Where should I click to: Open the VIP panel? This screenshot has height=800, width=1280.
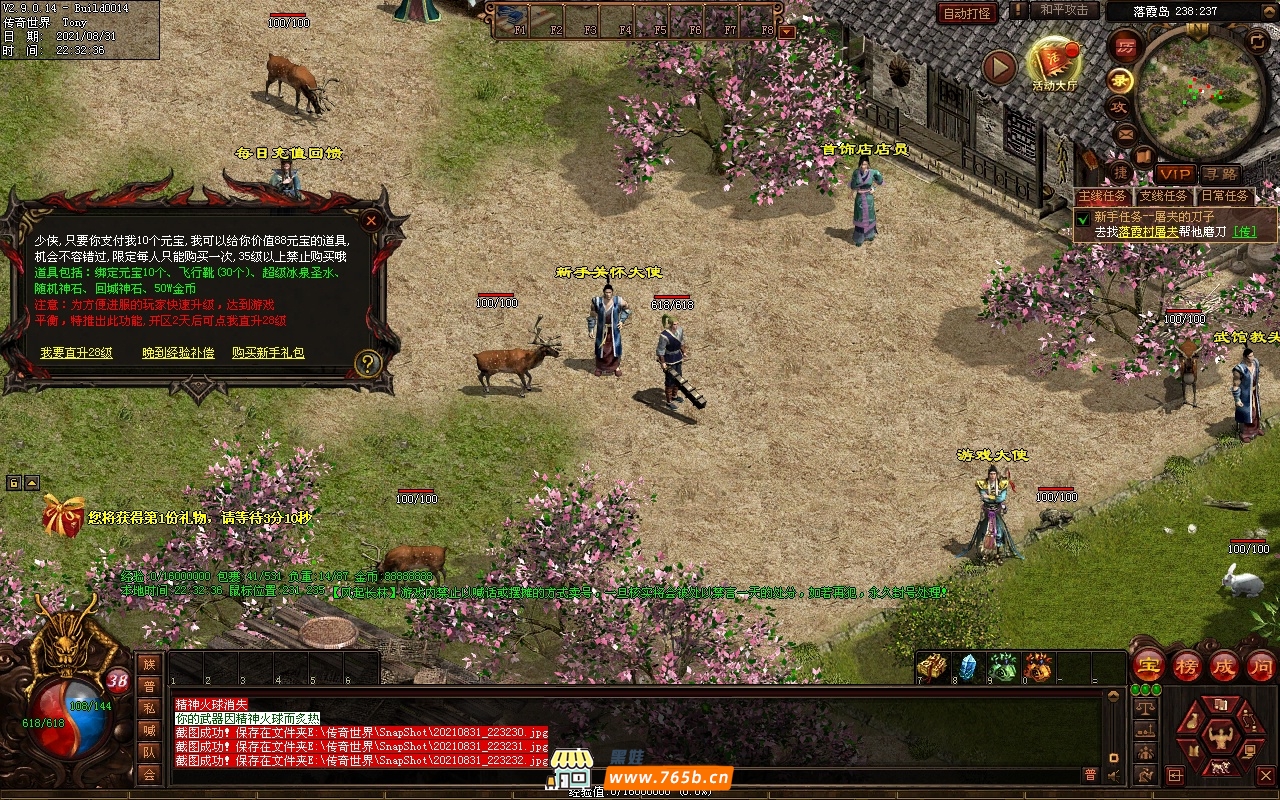(1175, 174)
